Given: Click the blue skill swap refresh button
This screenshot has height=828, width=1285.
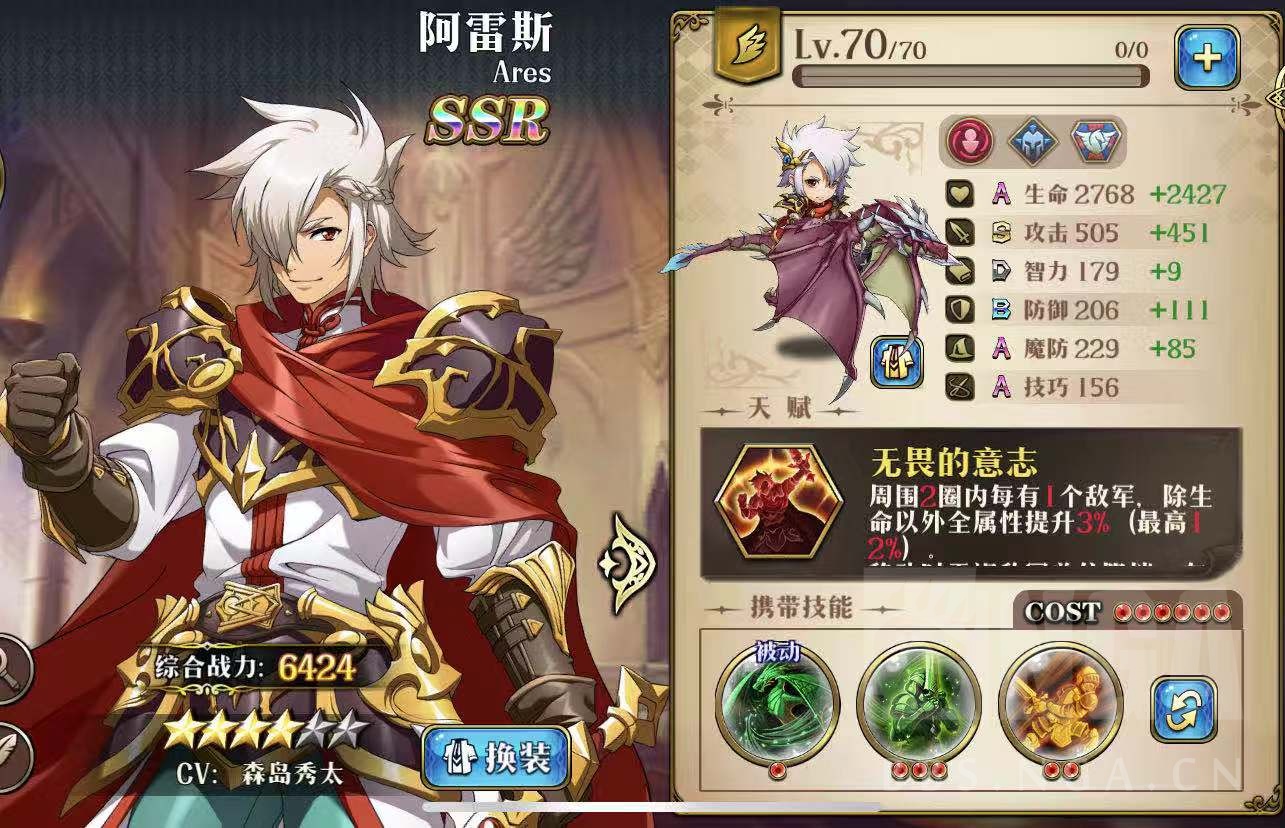Looking at the screenshot, I should (1184, 710).
